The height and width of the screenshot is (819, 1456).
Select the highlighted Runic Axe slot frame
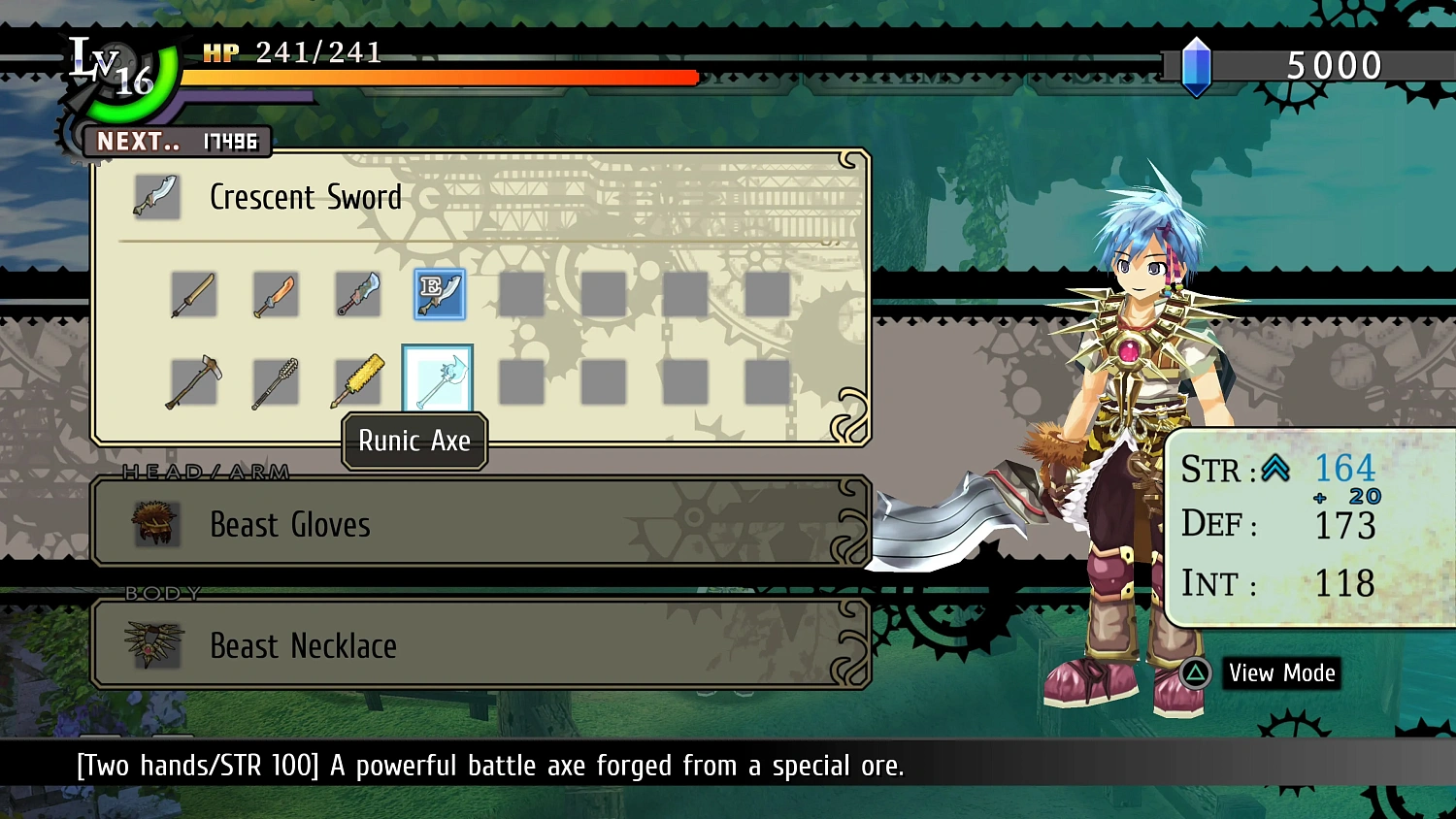pyautogui.click(x=438, y=378)
